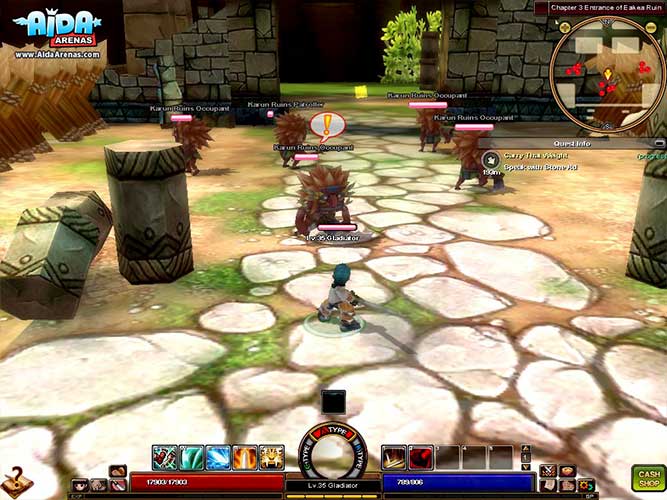The height and width of the screenshot is (500, 667).
Task: Collapse the Quest Info panel
Action: (659, 142)
